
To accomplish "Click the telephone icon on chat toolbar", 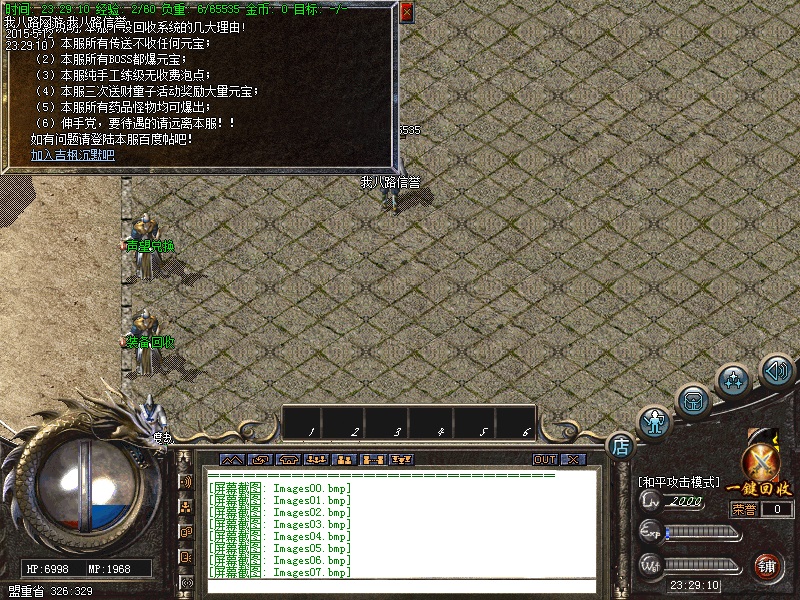I will [289, 460].
